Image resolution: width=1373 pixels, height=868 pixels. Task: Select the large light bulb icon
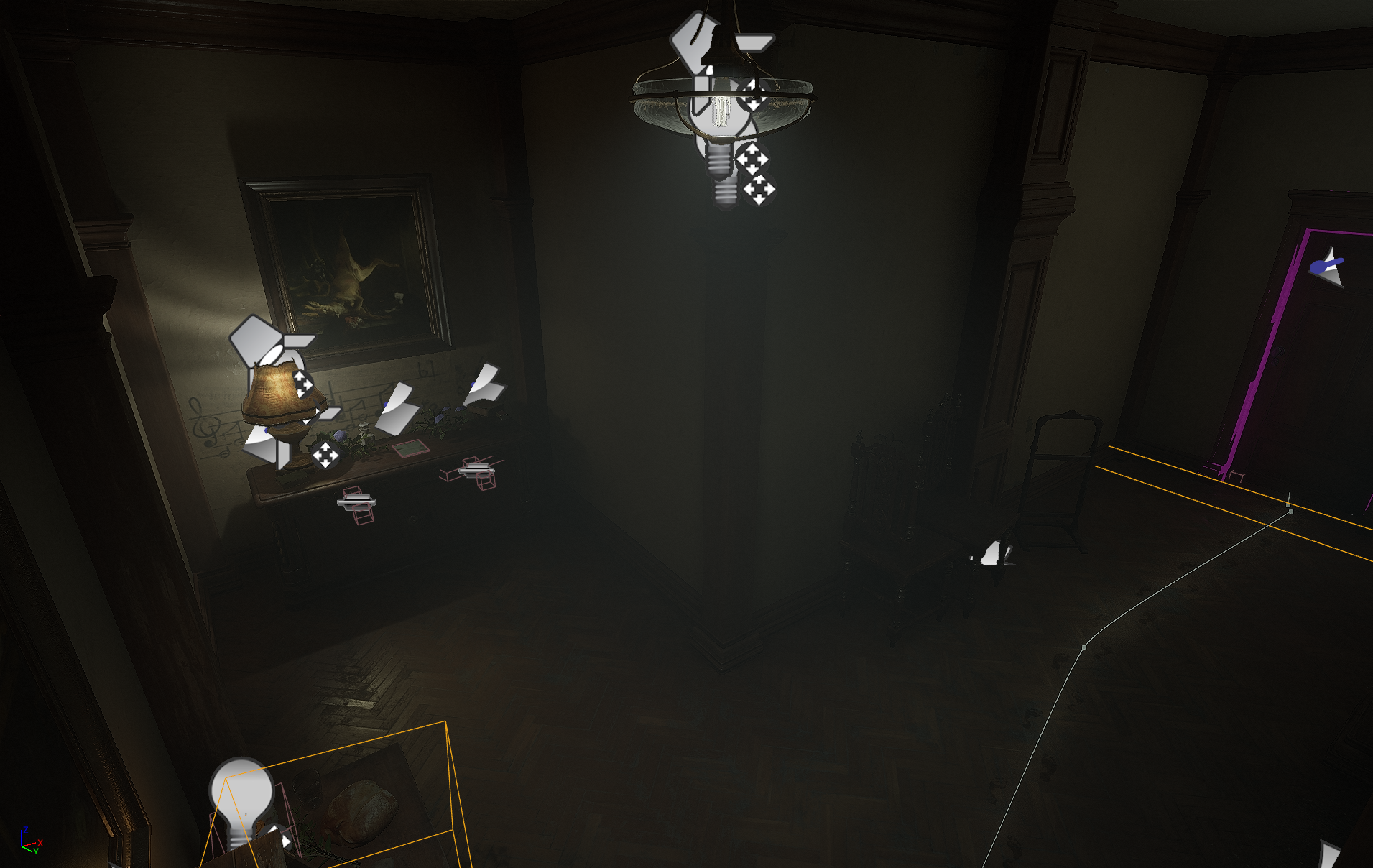pos(241,798)
